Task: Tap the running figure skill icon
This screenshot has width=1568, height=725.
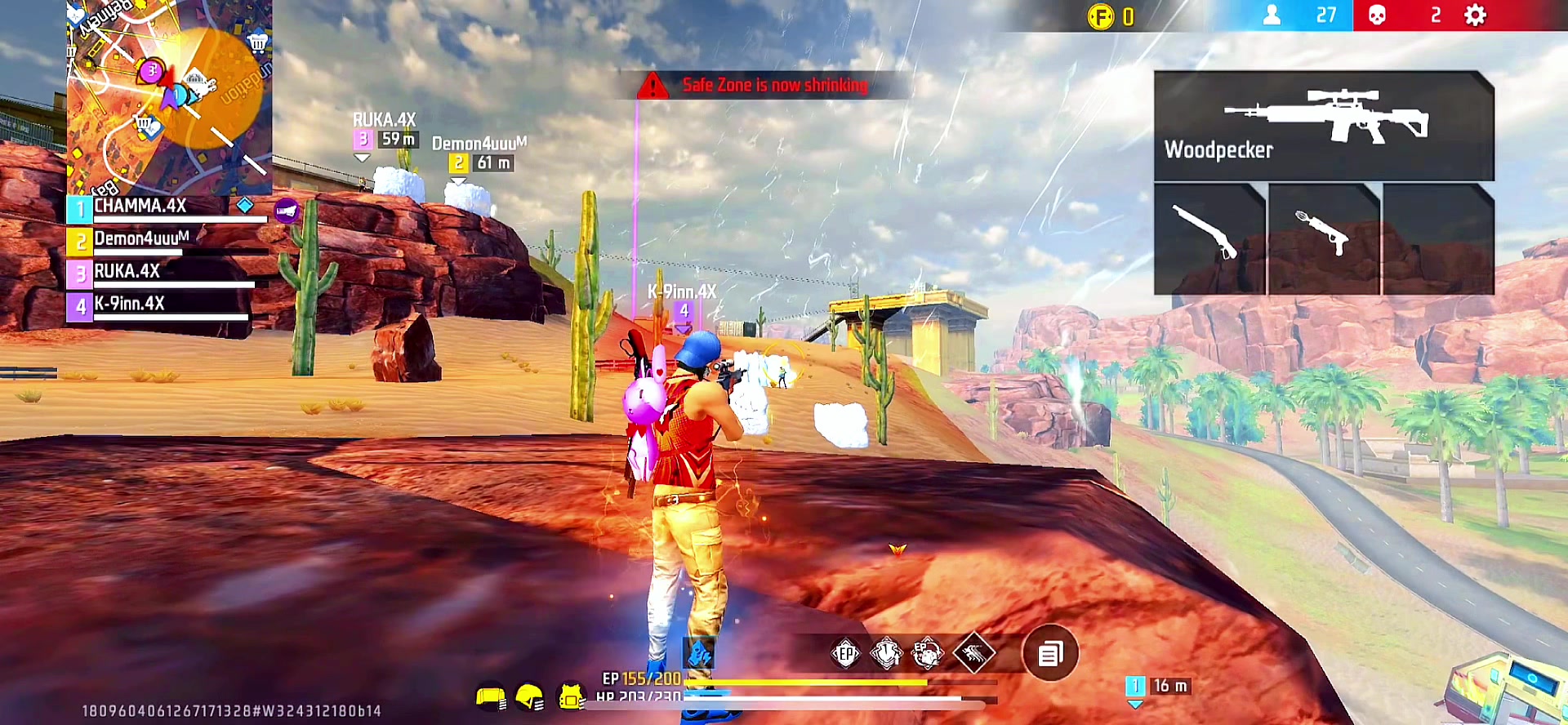Action: tap(974, 652)
